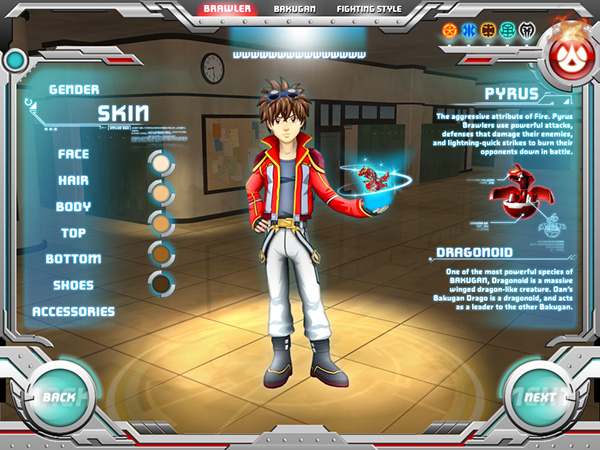Pick the darkest skin tone swatch
Viewport: 600px width, 450px height.
(159, 284)
